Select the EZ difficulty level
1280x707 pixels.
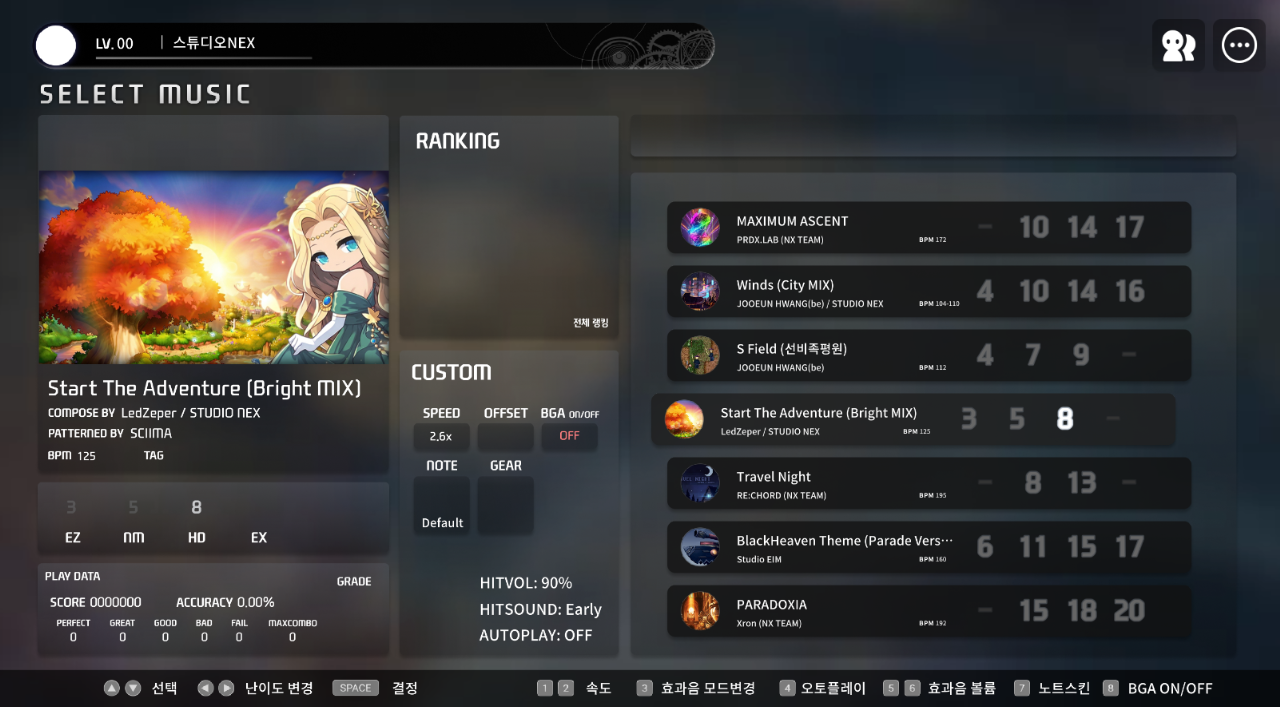coord(72,521)
